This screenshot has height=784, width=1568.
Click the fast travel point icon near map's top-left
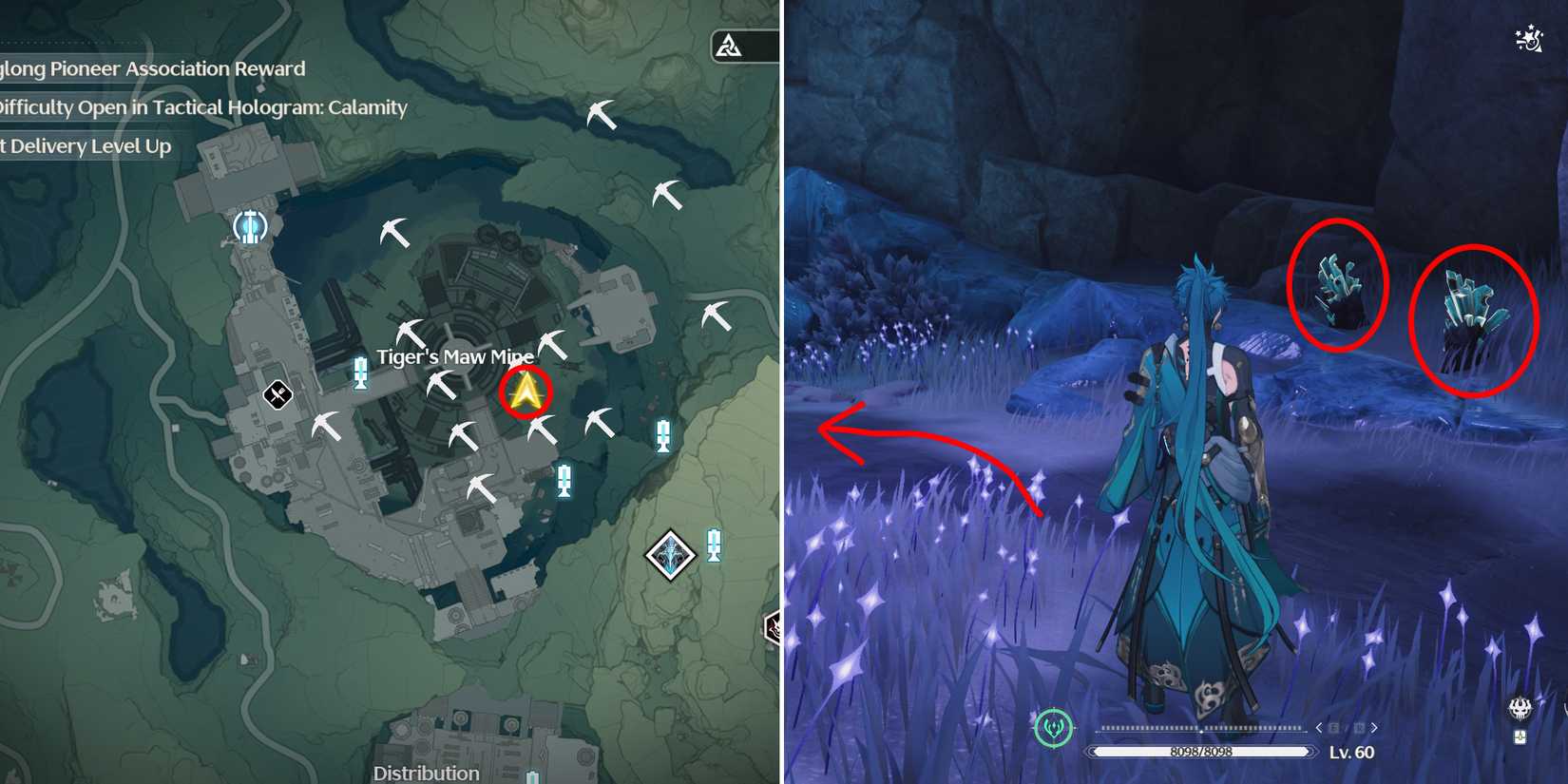coord(250,225)
